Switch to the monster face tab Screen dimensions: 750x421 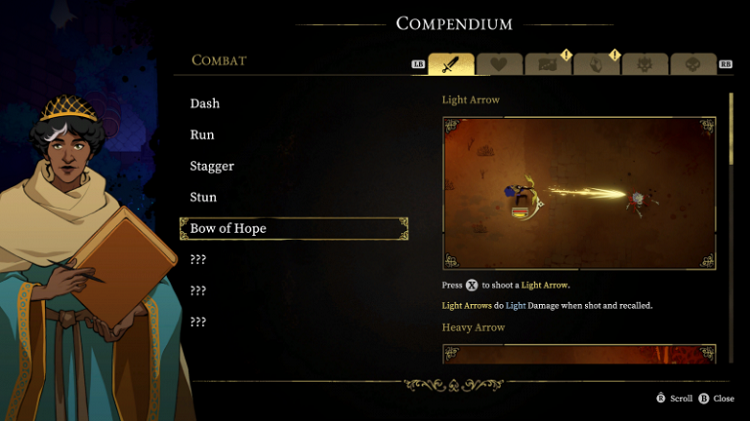click(644, 65)
